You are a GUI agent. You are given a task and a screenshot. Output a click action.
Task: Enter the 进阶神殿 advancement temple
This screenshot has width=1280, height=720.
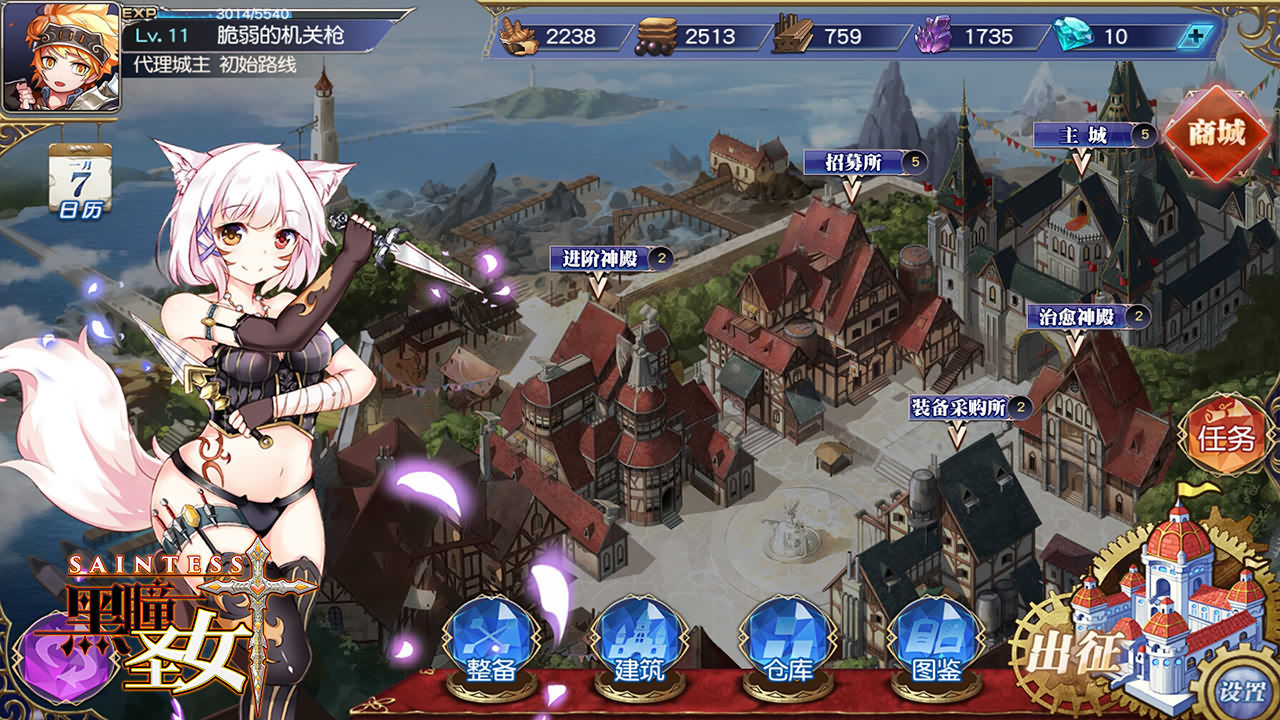[599, 259]
